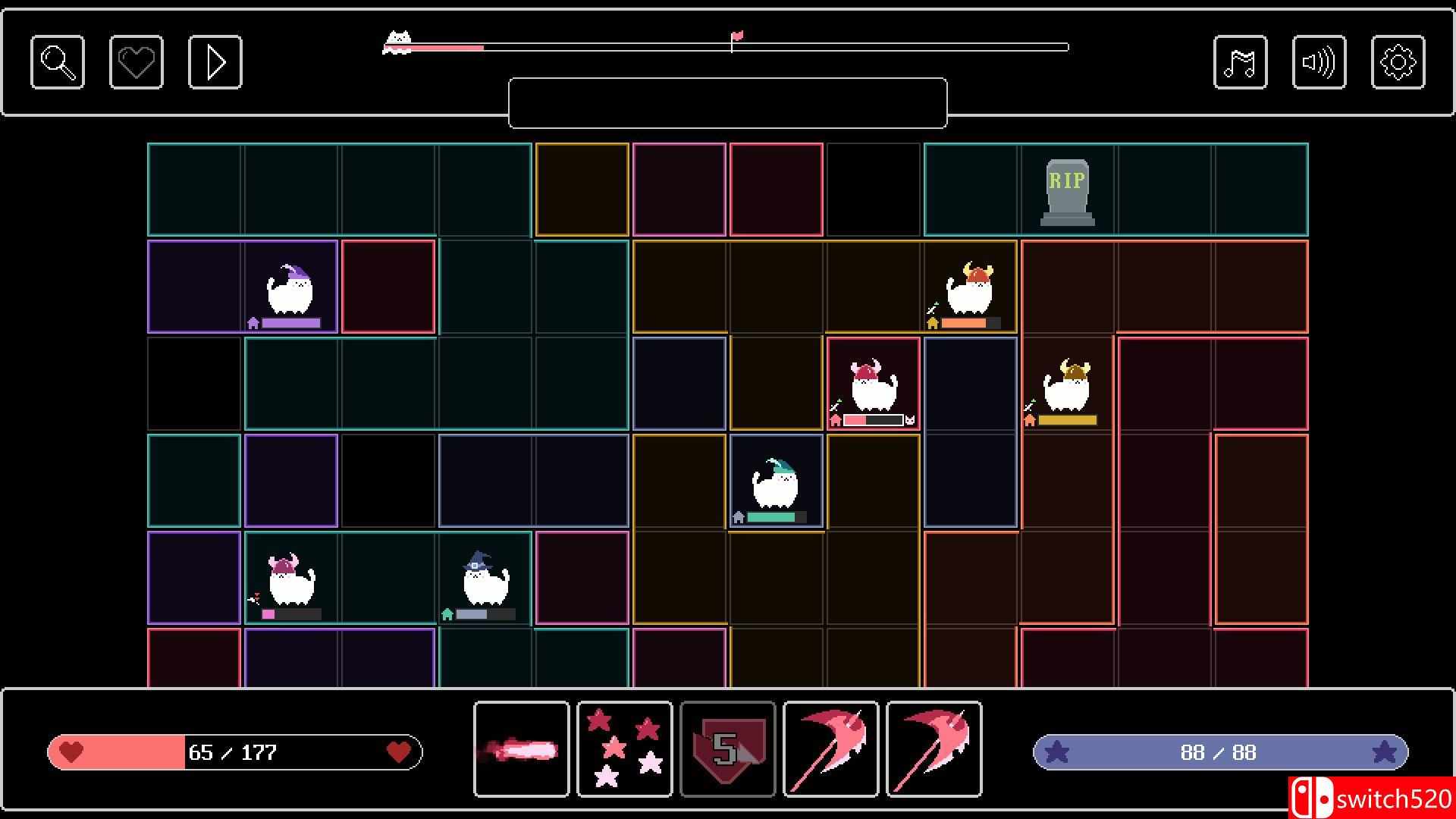The width and height of the screenshot is (1456, 819).
Task: Mute the sound via speaker icon
Action: (x=1319, y=61)
